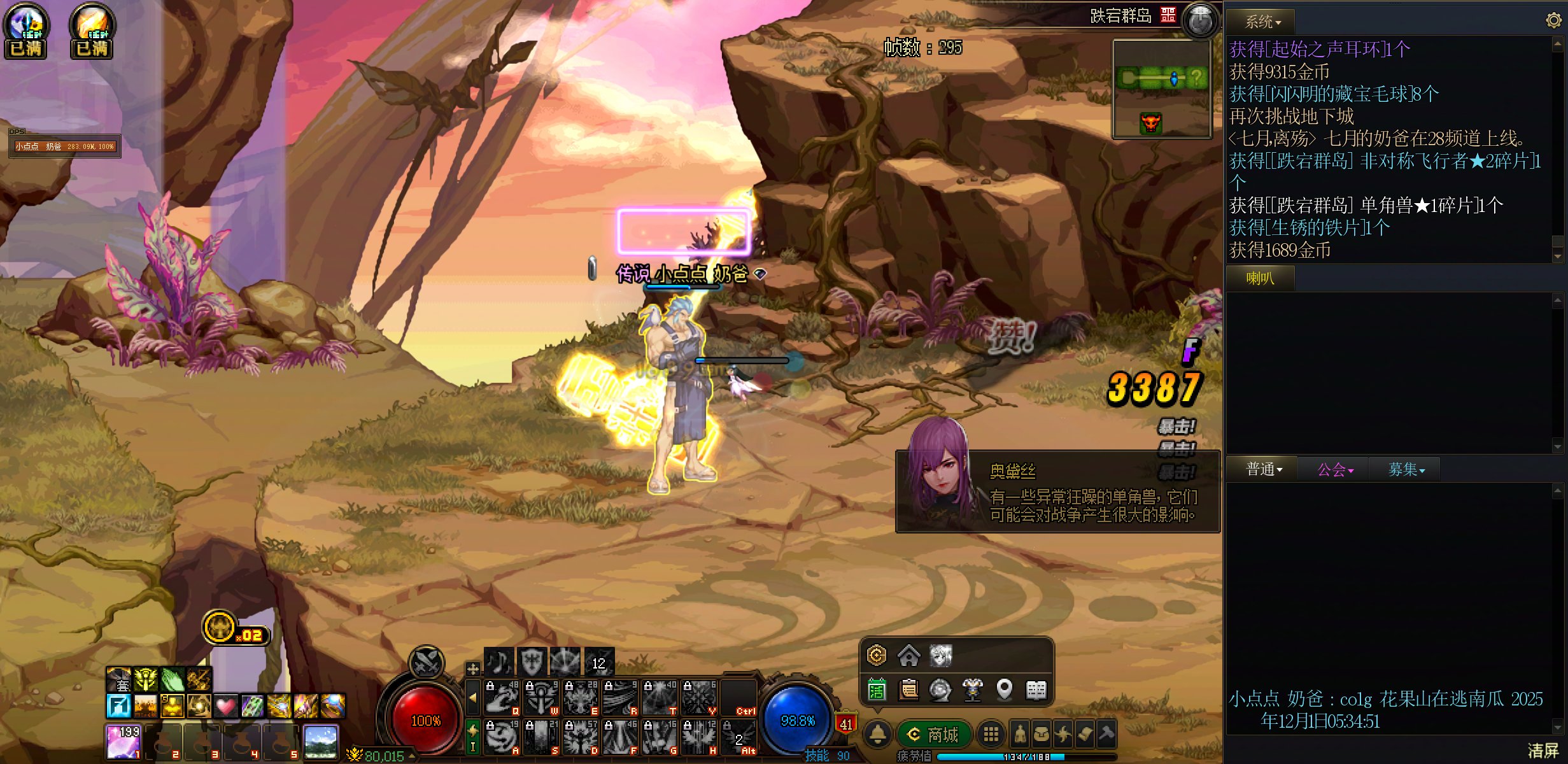1568x764 pixels.
Task: Click the dungeon minimap
Action: (x=1161, y=89)
